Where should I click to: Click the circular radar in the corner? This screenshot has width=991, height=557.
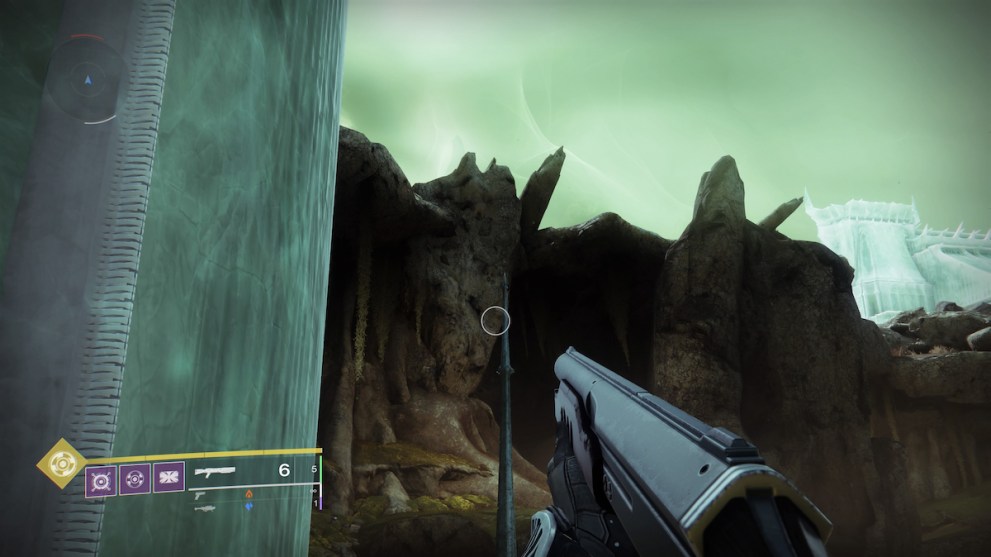(x=87, y=79)
